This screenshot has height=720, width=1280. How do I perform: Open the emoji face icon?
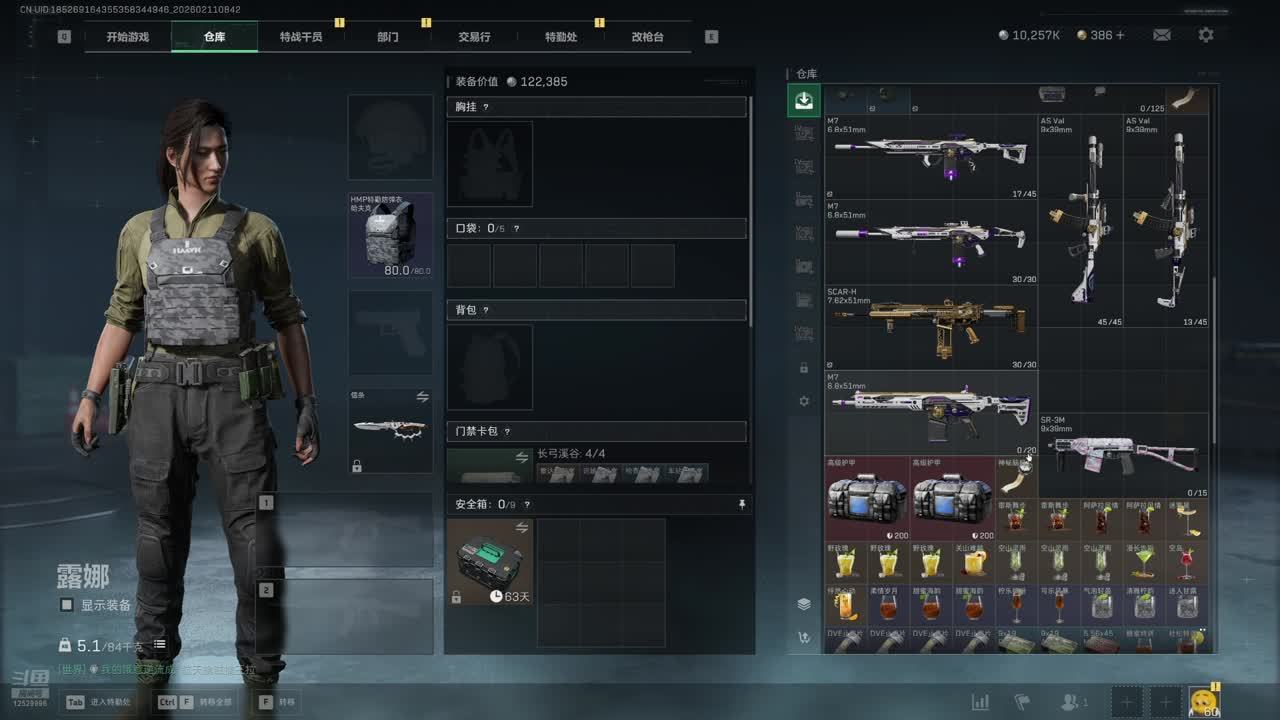click(x=1203, y=702)
